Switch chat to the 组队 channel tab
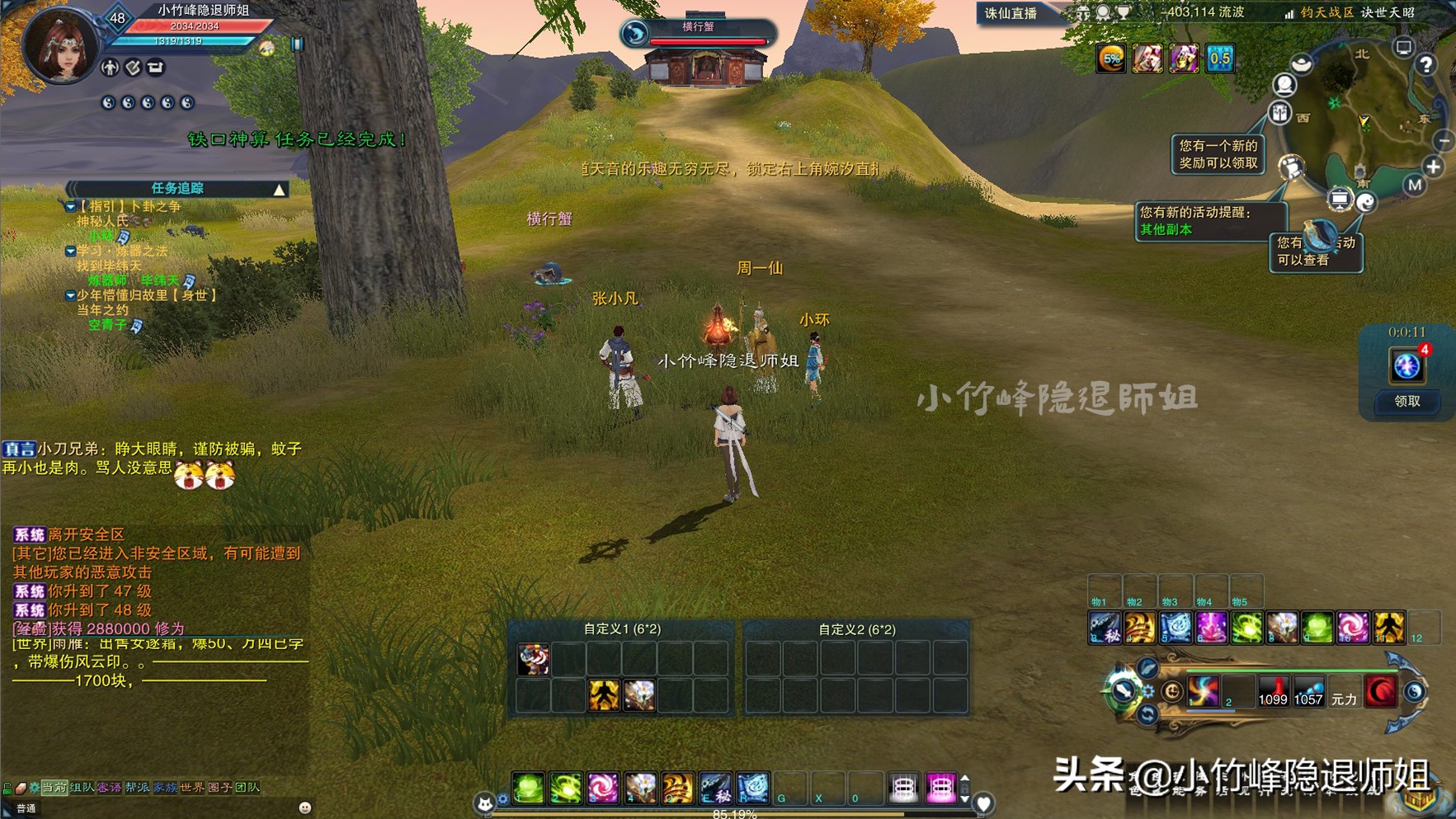 [82, 788]
